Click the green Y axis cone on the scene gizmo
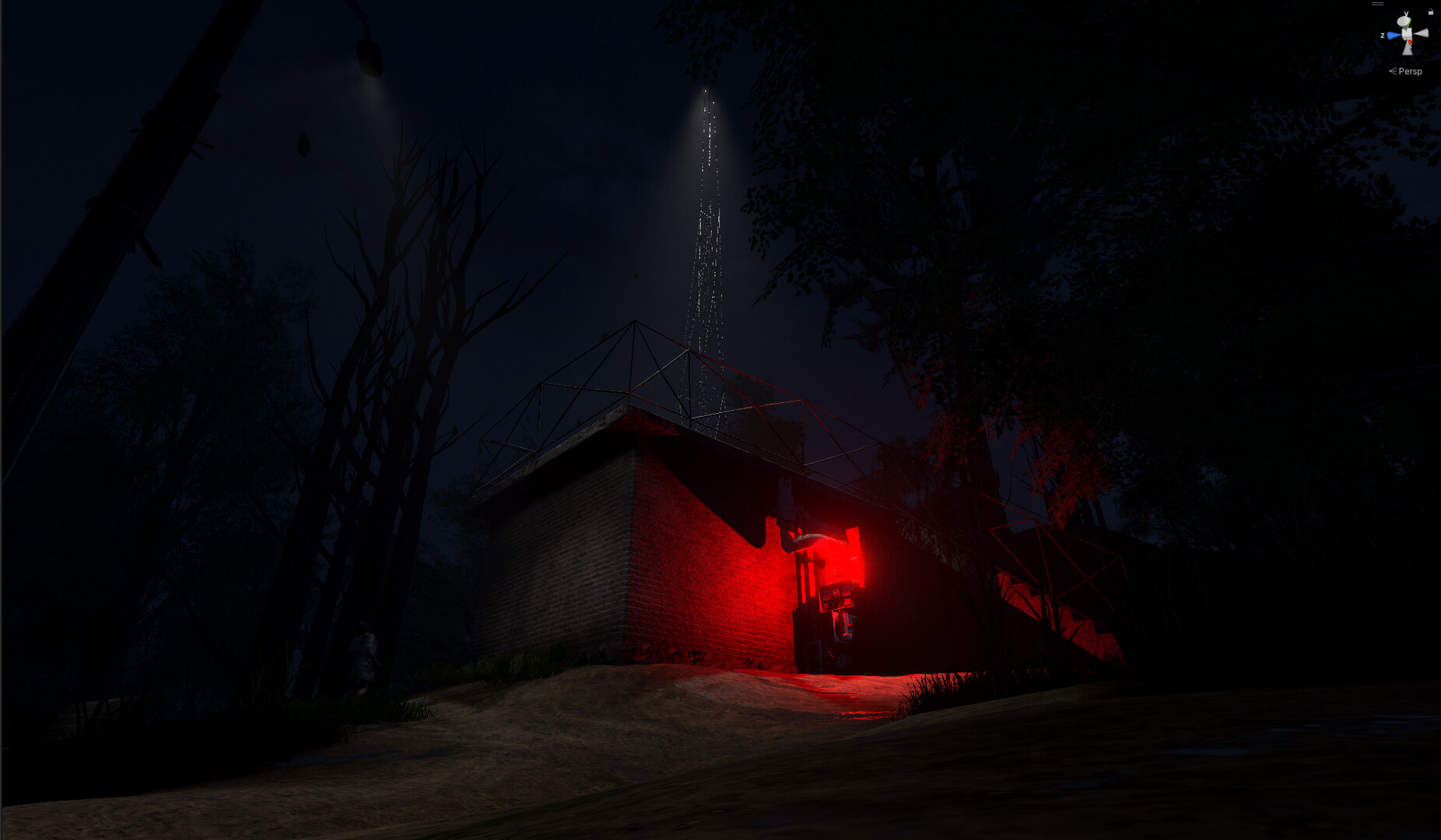 (1404, 20)
